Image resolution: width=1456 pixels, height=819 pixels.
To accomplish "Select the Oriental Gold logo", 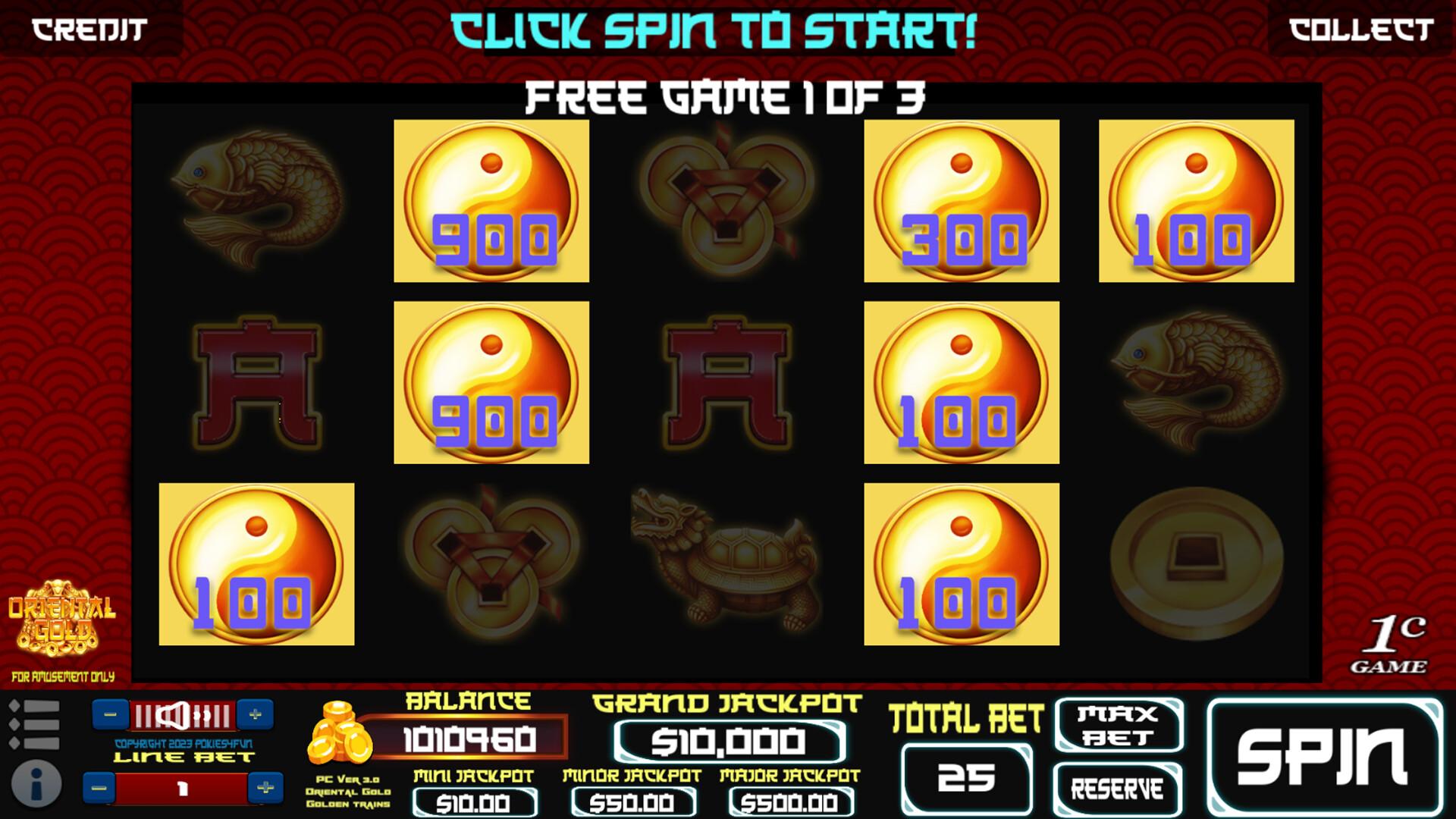I will (x=61, y=618).
